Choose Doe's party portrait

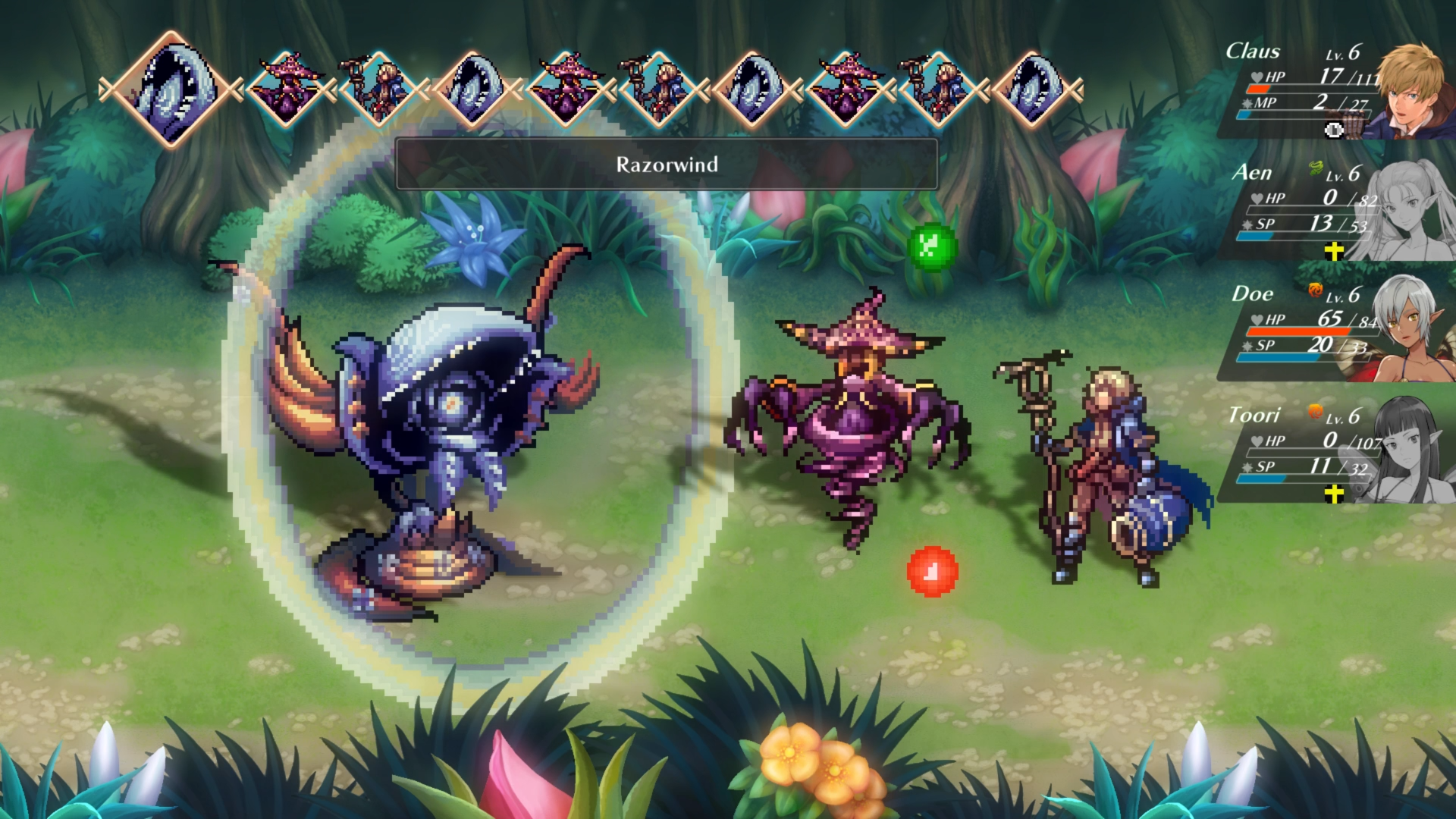coord(1412,331)
